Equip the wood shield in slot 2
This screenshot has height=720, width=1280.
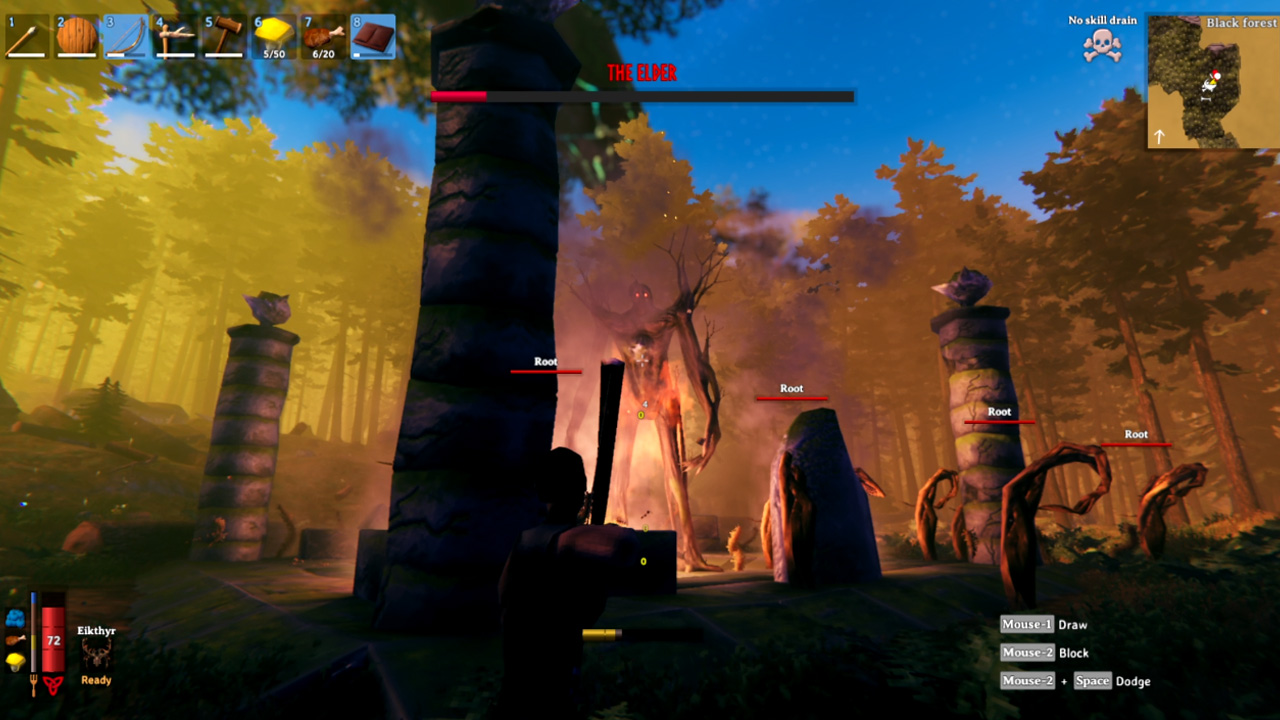click(75, 36)
